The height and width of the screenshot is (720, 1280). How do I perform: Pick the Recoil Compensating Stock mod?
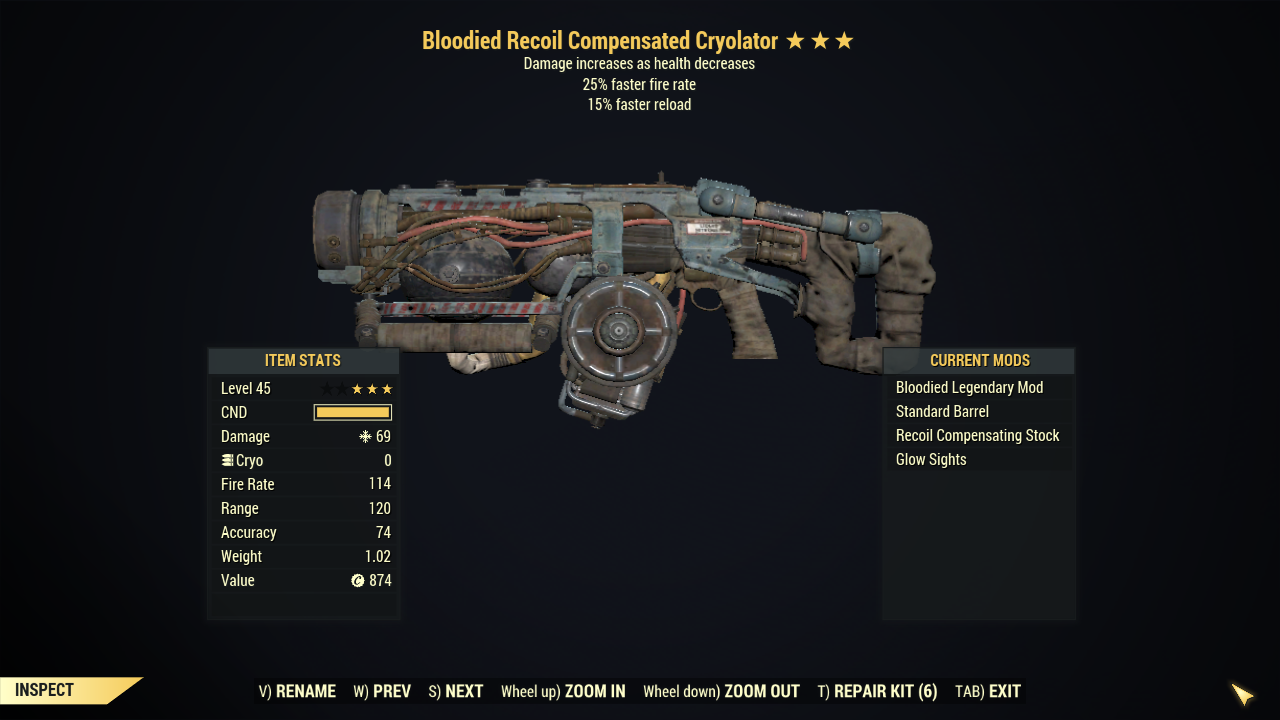(x=977, y=436)
